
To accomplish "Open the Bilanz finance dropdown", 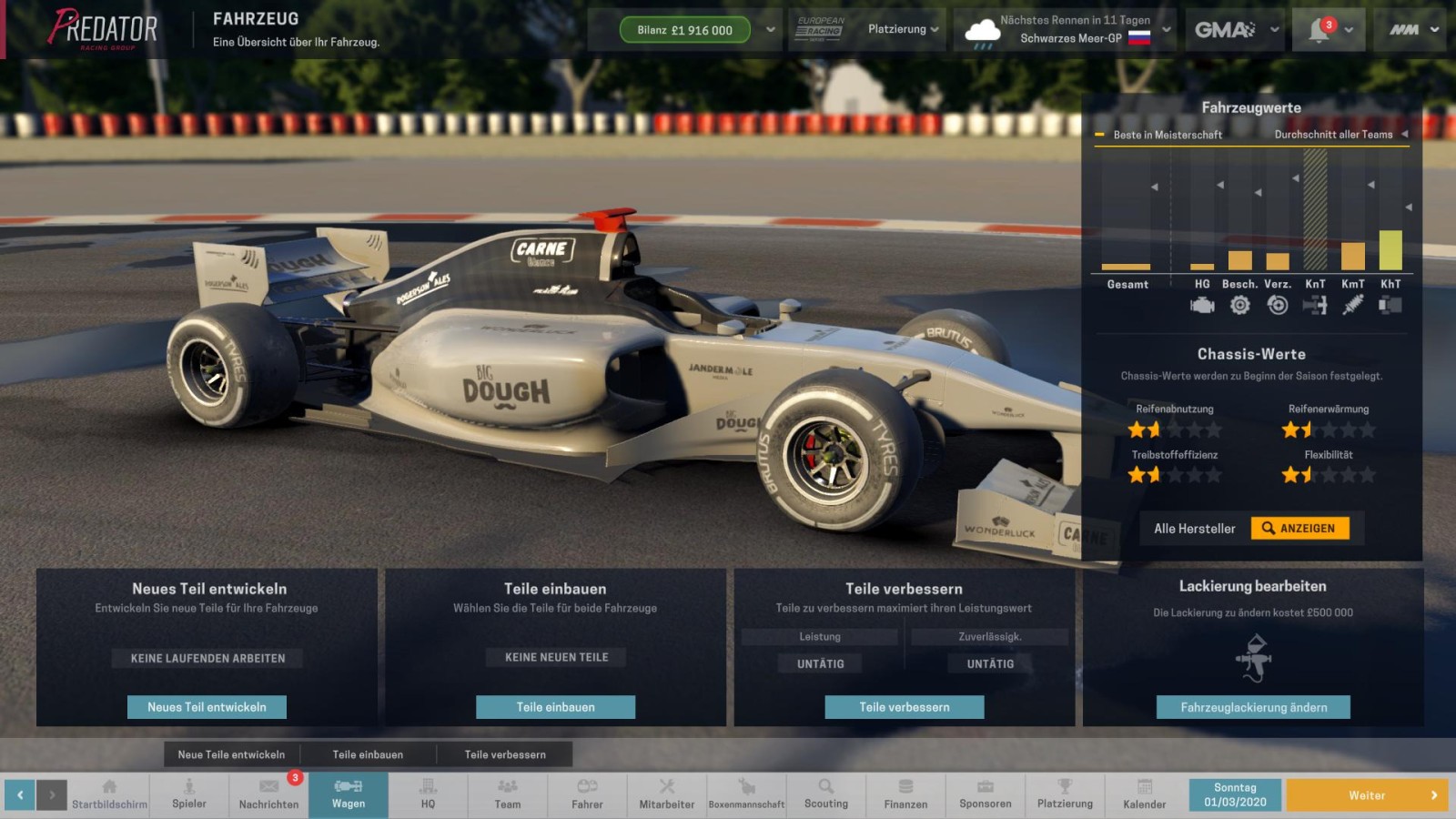I will pyautogui.click(x=771, y=30).
